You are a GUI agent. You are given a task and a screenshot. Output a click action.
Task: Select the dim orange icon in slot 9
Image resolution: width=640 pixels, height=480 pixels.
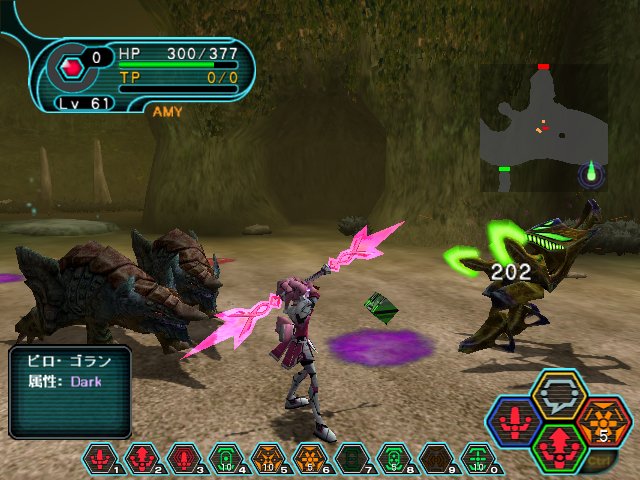(432, 459)
